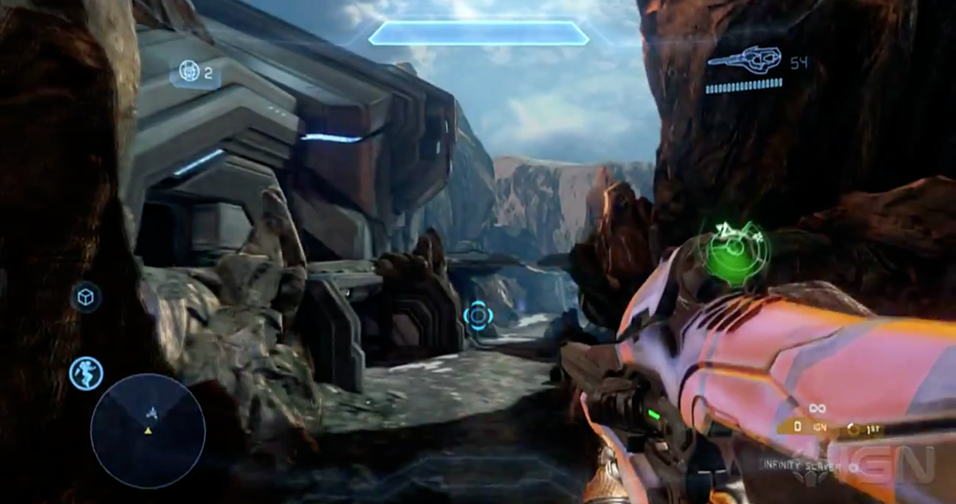This screenshot has height=504, width=956.
Task: Click the IGN player score panel
Action: tap(815, 427)
